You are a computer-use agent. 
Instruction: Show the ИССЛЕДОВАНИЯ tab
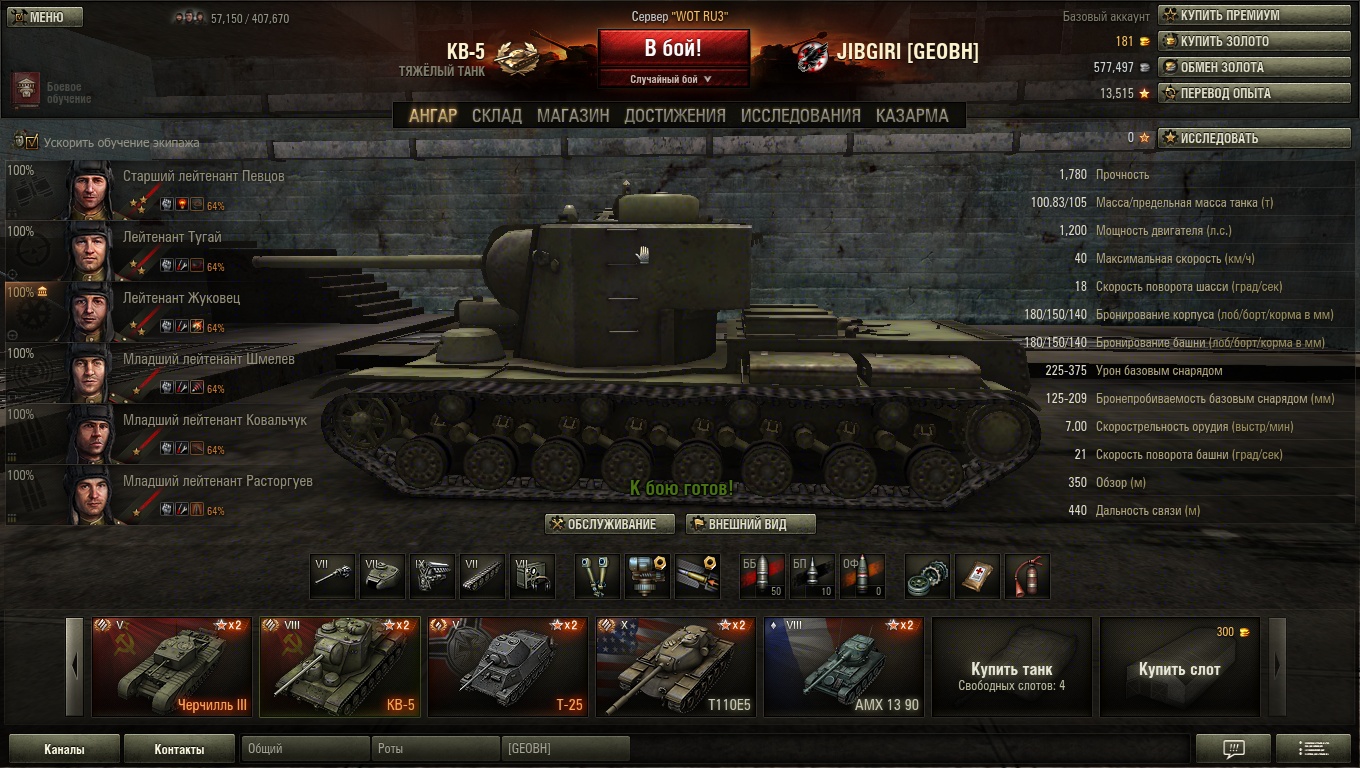(x=800, y=115)
